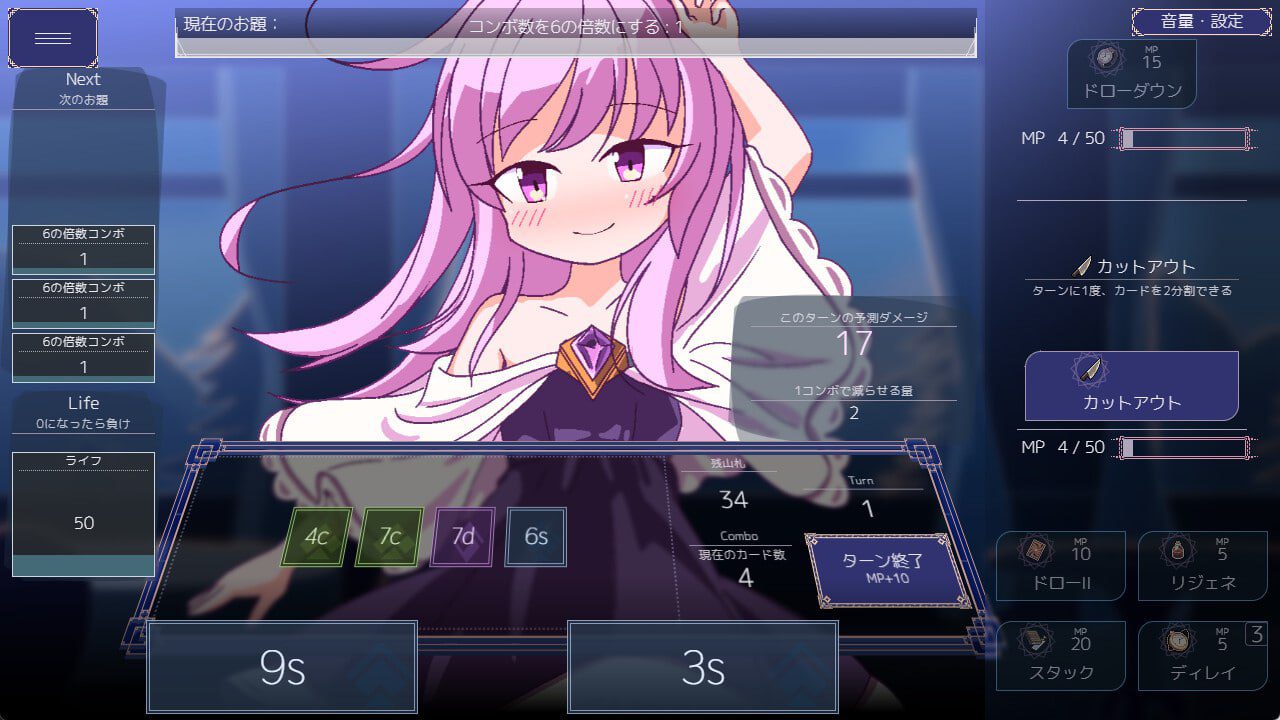This screenshot has height=720, width=1280.
Task: Click the first 6の倍数コンボ objective in Next list
Action: click(x=83, y=247)
